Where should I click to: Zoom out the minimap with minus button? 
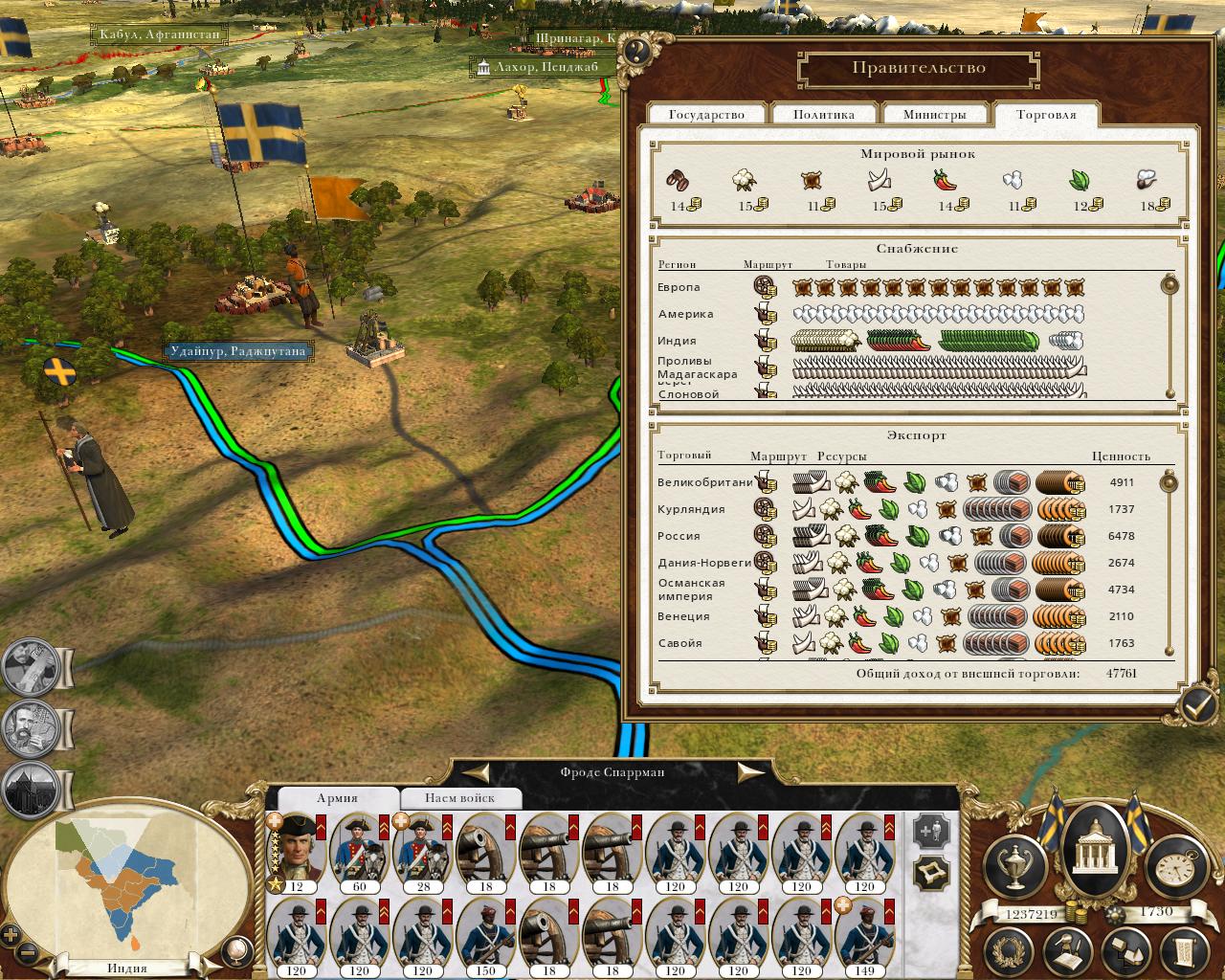click(29, 953)
